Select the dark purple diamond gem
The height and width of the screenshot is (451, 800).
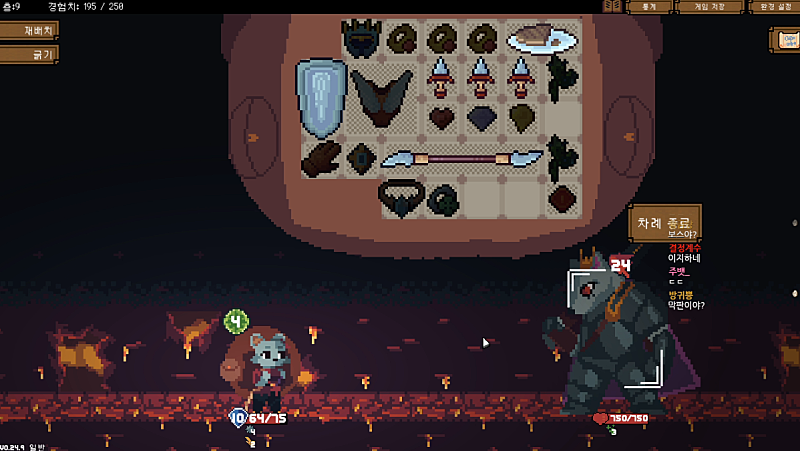coord(482,118)
